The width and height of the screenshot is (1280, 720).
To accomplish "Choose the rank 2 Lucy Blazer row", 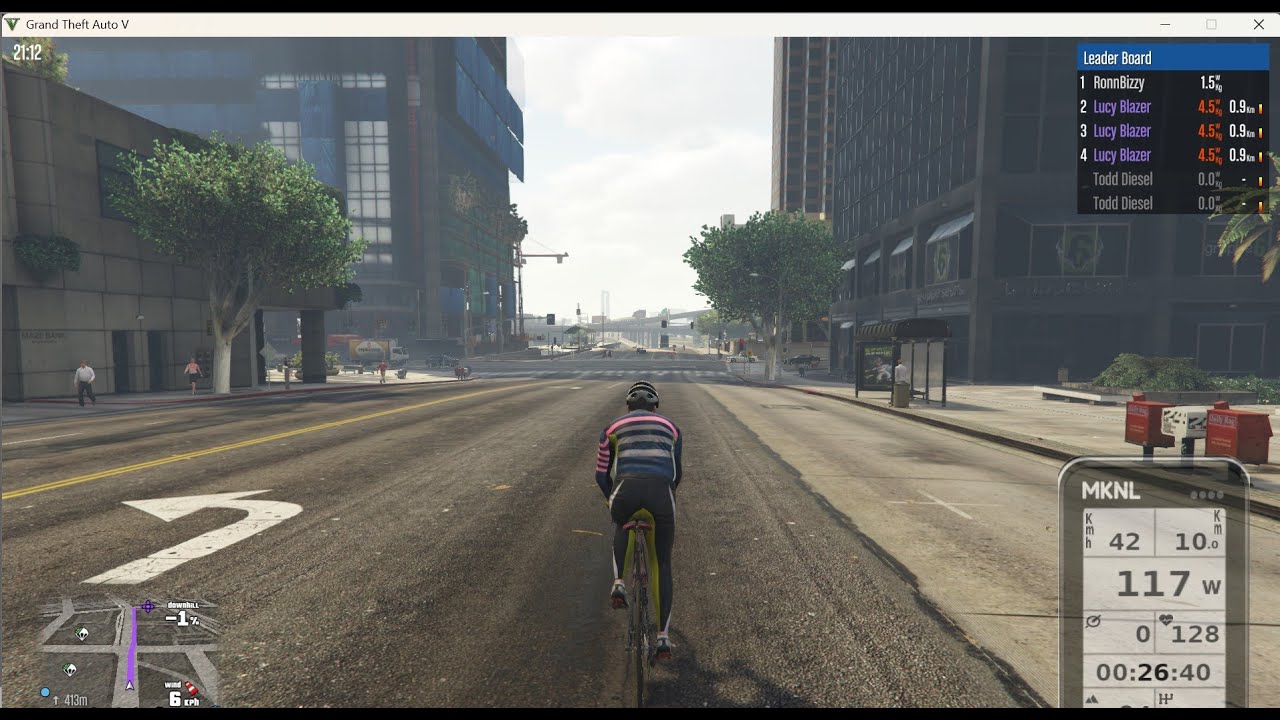I will (1122, 107).
